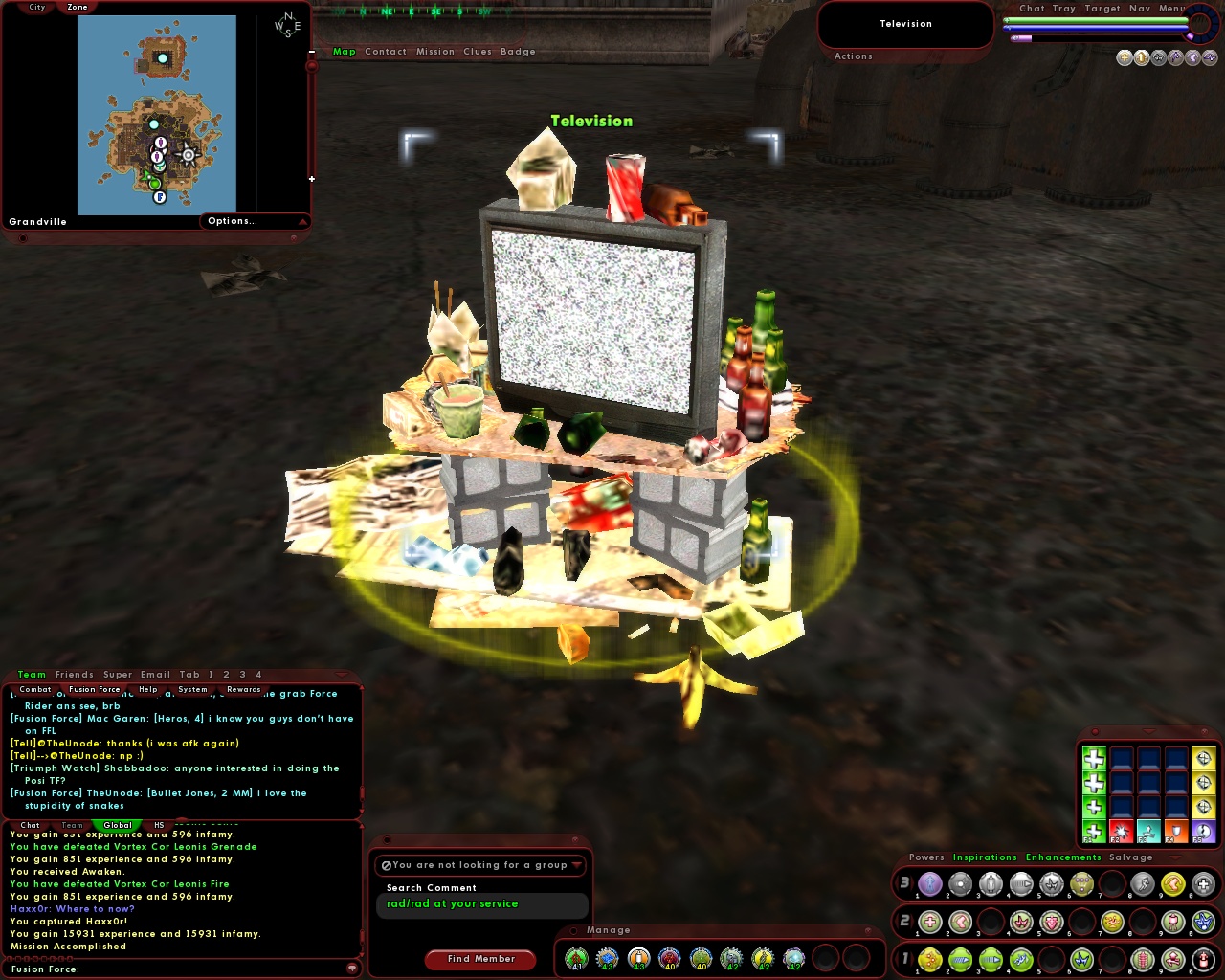Viewport: 1225px width, 980px height.
Task: Switch to the Clues tab on the map window
Action: tap(477, 52)
